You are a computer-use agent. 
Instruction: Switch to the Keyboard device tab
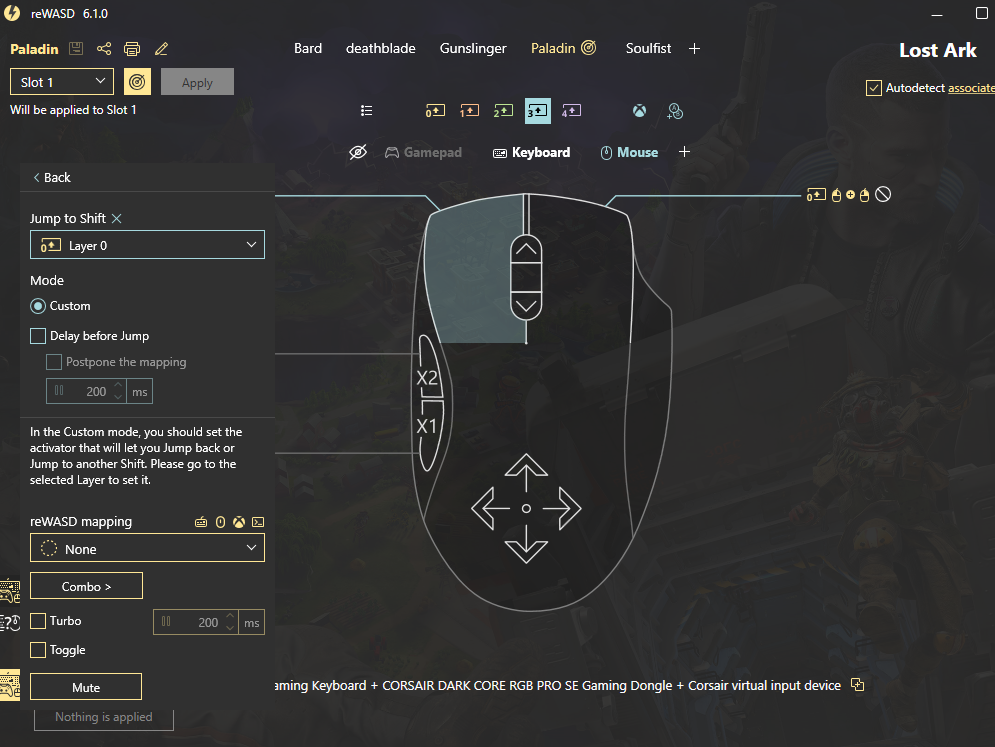(x=531, y=153)
